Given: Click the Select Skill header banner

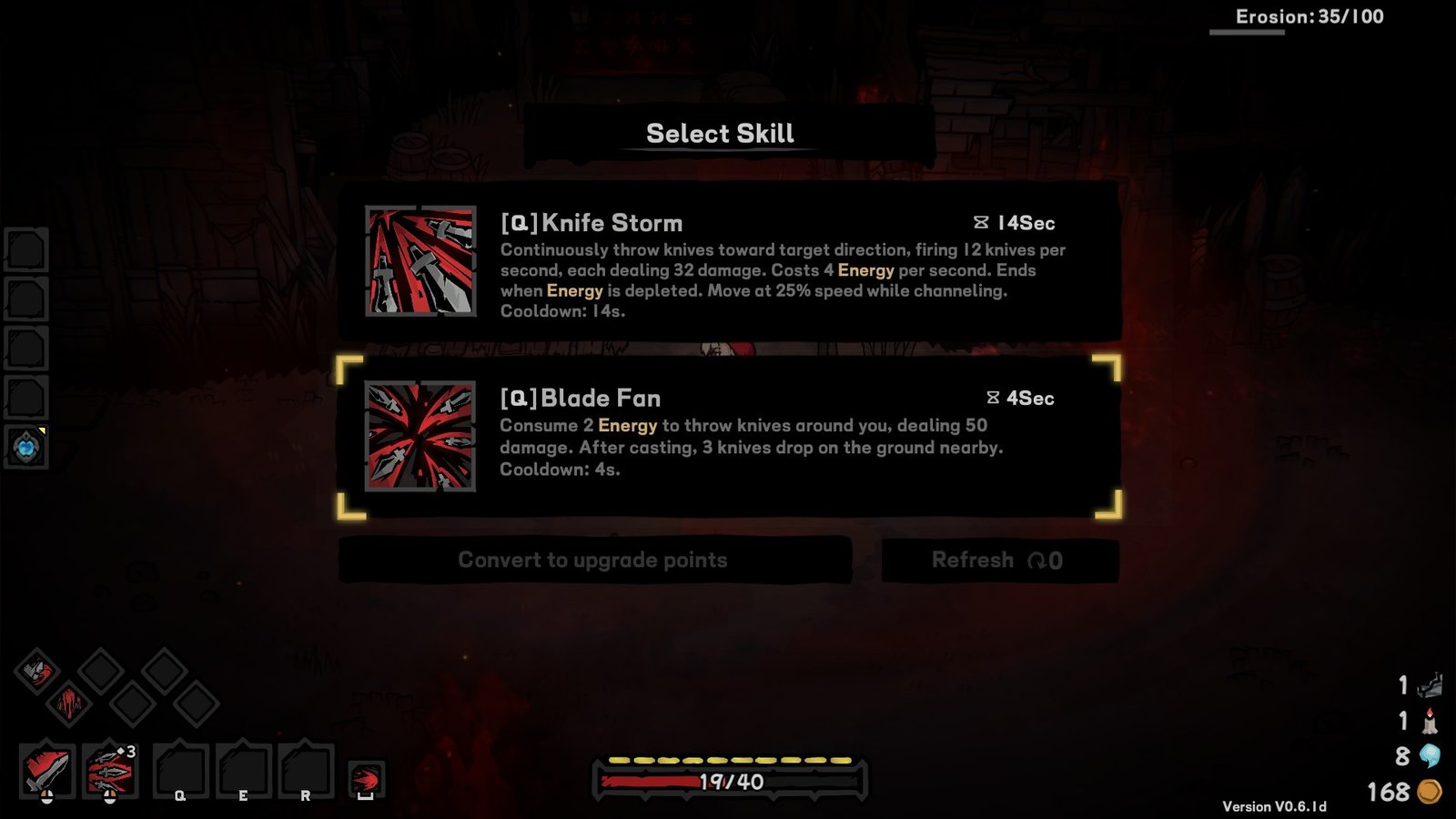Looking at the screenshot, I should coord(720,133).
